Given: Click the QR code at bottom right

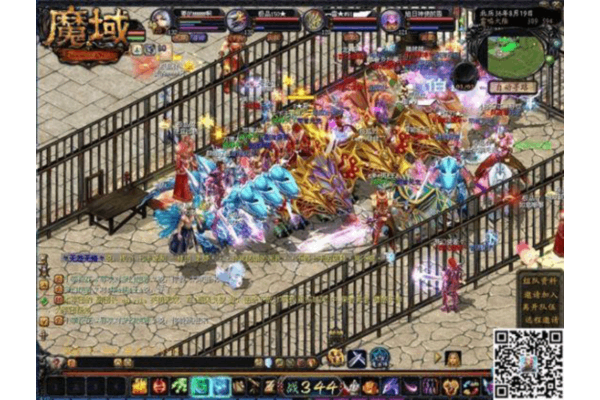Looking at the screenshot, I should click(x=527, y=361).
